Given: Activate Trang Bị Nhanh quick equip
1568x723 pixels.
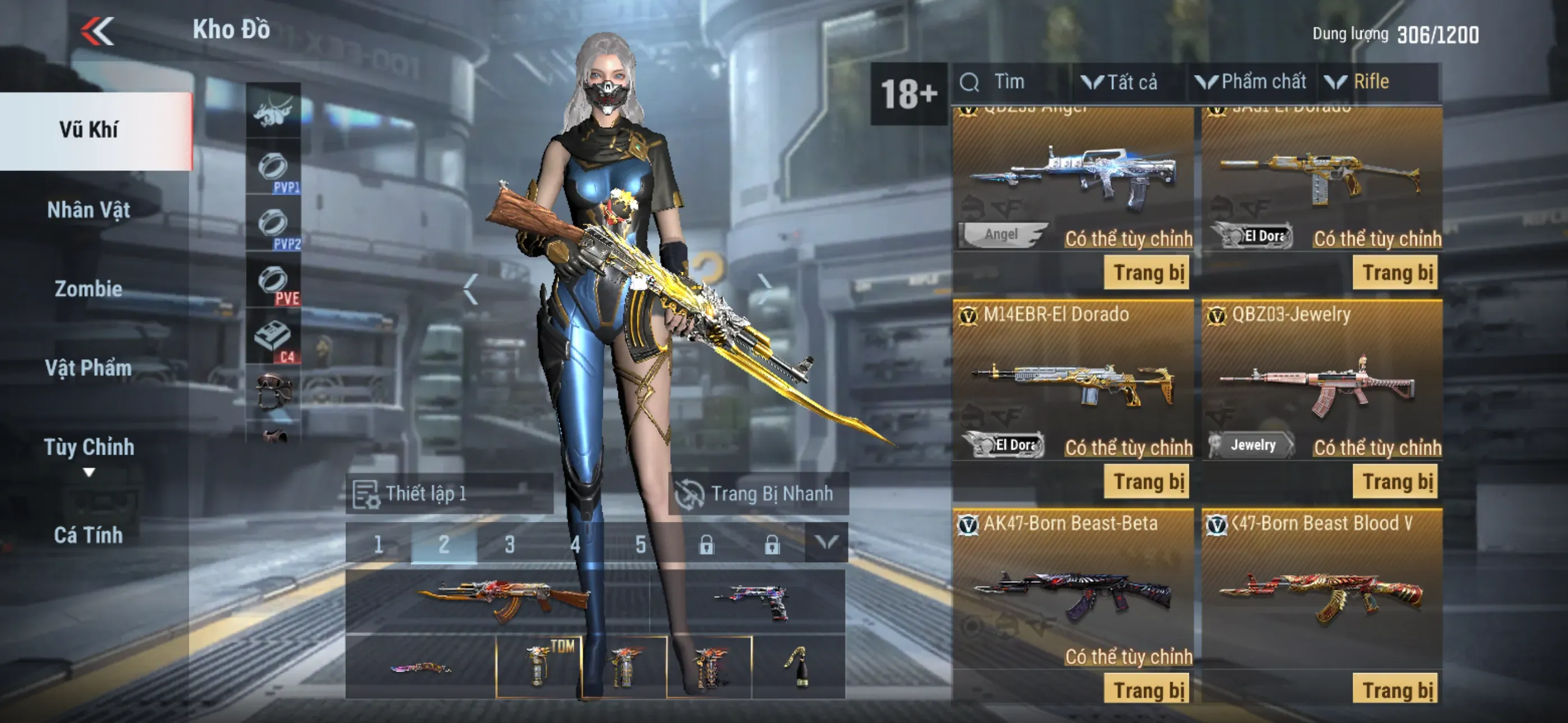Looking at the screenshot, I should (757, 494).
